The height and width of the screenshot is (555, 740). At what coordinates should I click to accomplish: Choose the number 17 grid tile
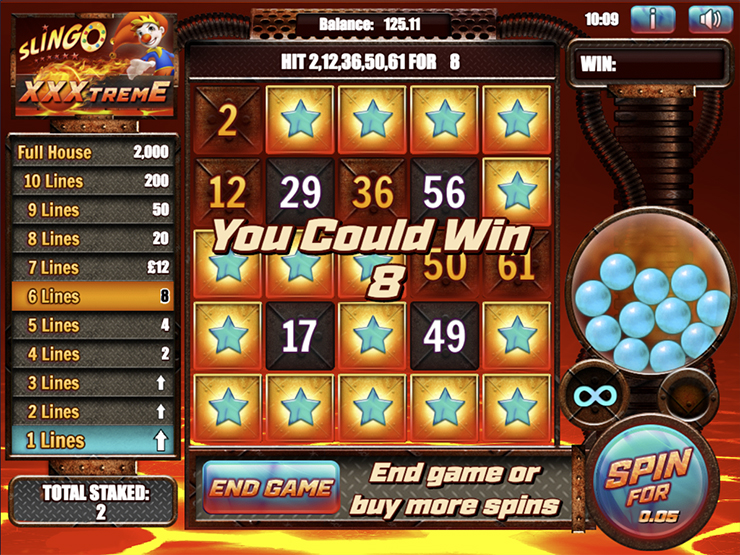(x=299, y=337)
